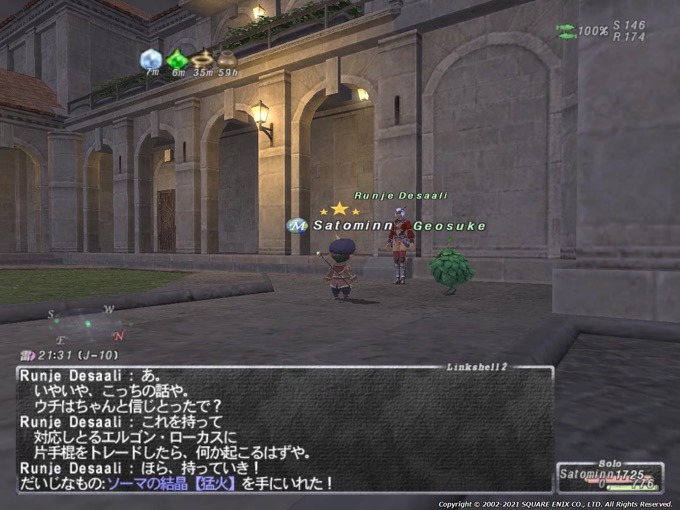Click the golden ring status effect icon
Screen dimensions: 680x510
pos(203,58)
